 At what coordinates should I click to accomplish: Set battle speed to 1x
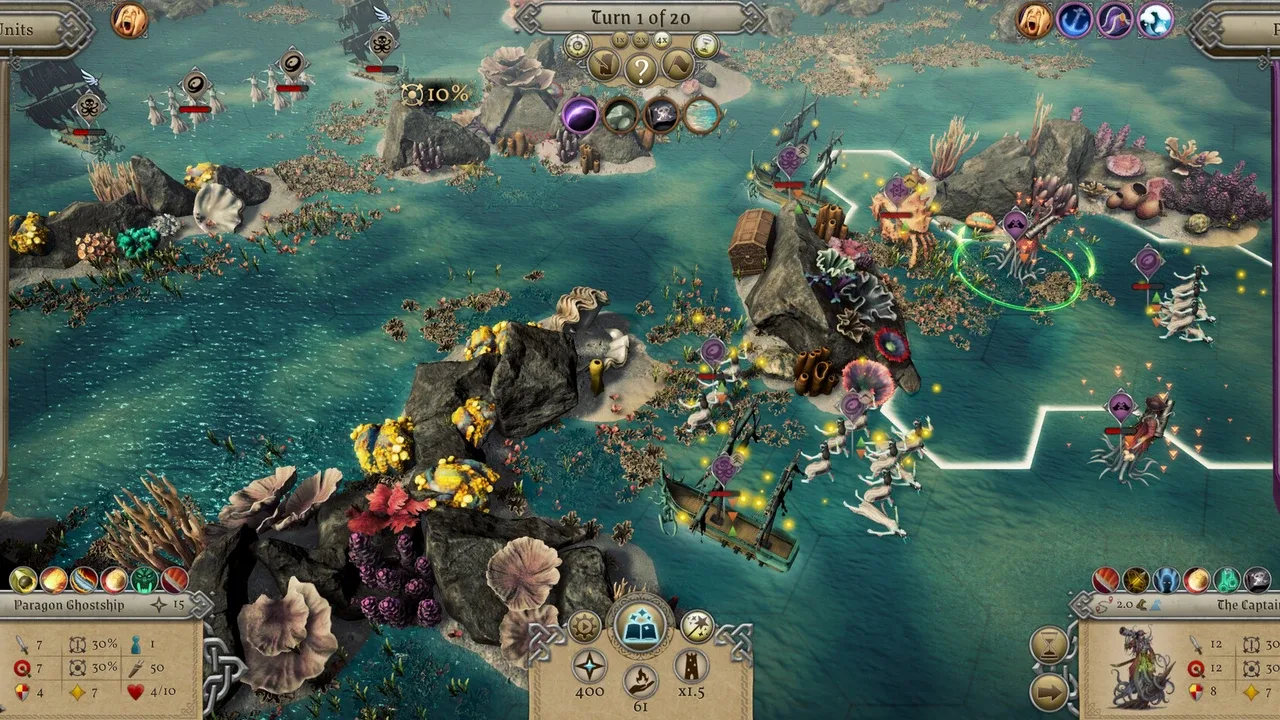point(620,40)
